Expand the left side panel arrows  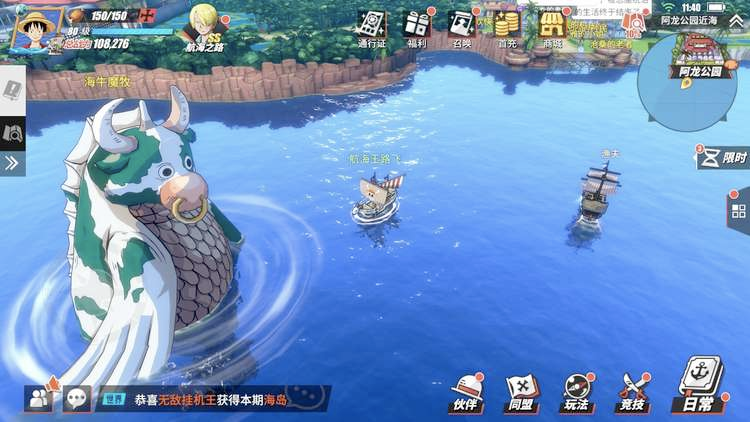pyautogui.click(x=12, y=163)
